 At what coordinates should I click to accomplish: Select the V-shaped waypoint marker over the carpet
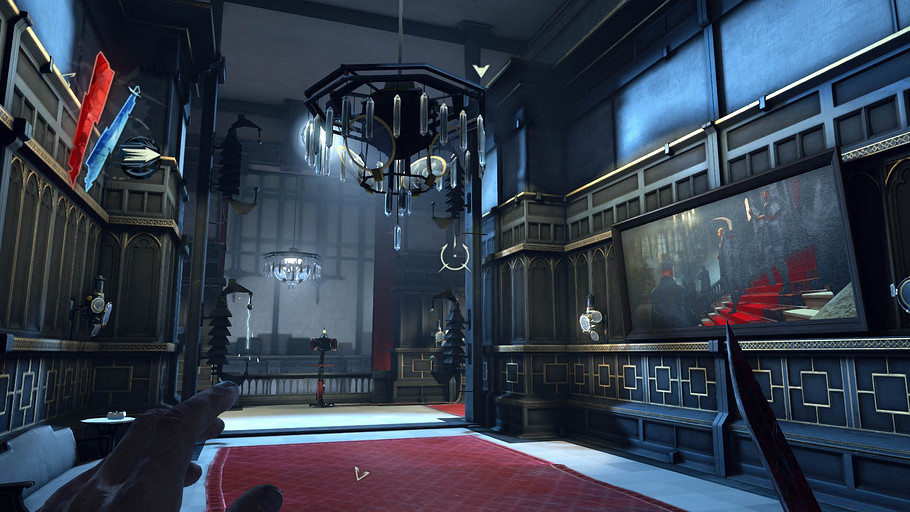[x=361, y=473]
